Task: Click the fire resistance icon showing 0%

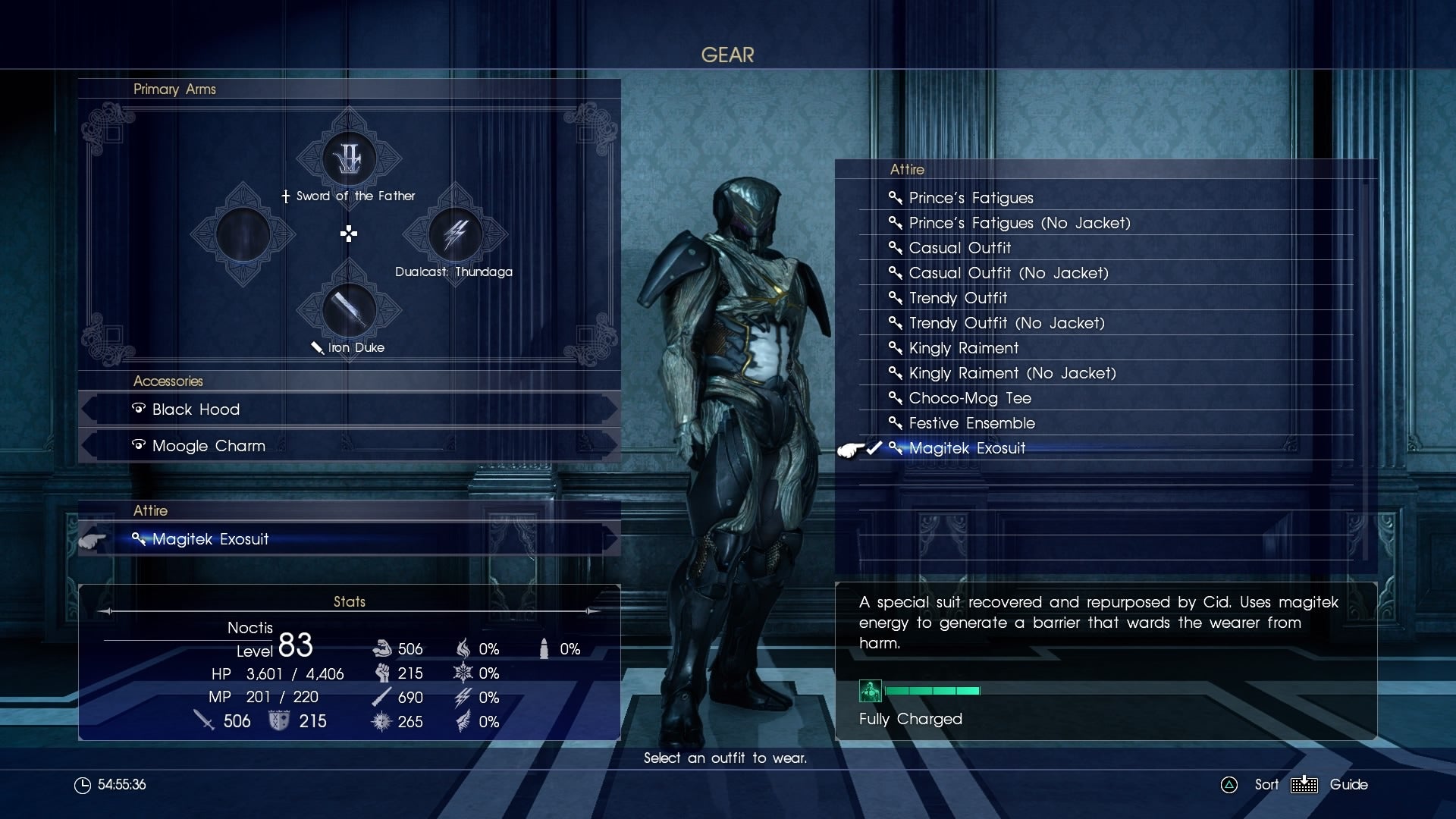Action: pos(464,648)
